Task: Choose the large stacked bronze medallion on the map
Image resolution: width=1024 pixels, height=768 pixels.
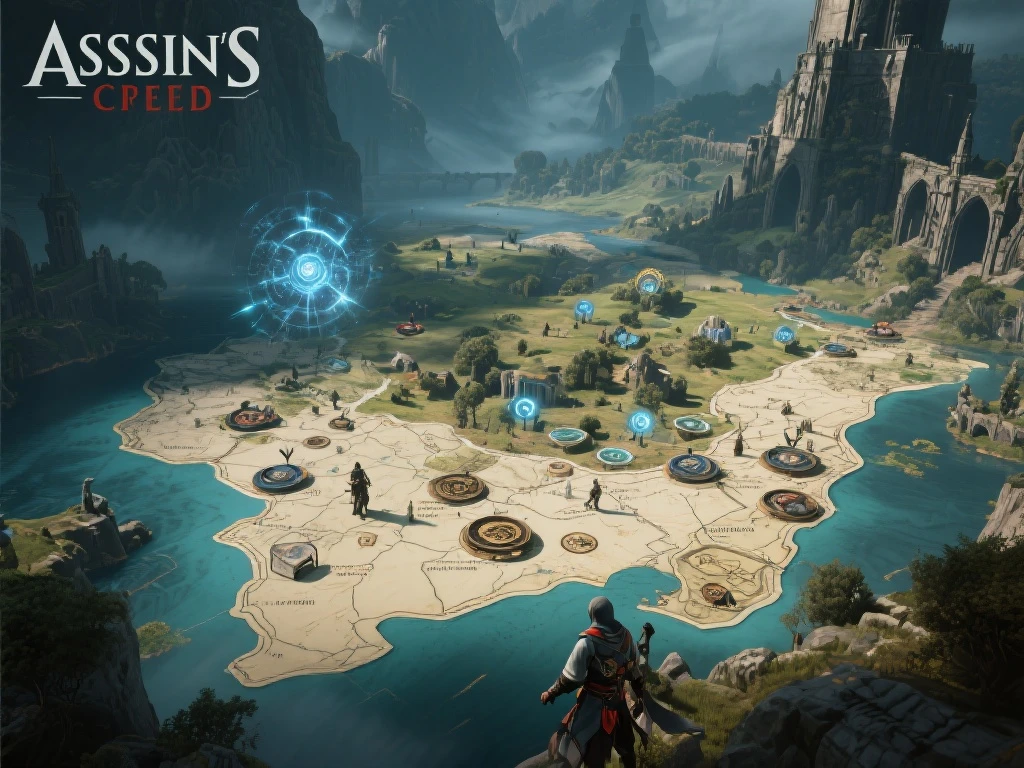Action: point(497,535)
